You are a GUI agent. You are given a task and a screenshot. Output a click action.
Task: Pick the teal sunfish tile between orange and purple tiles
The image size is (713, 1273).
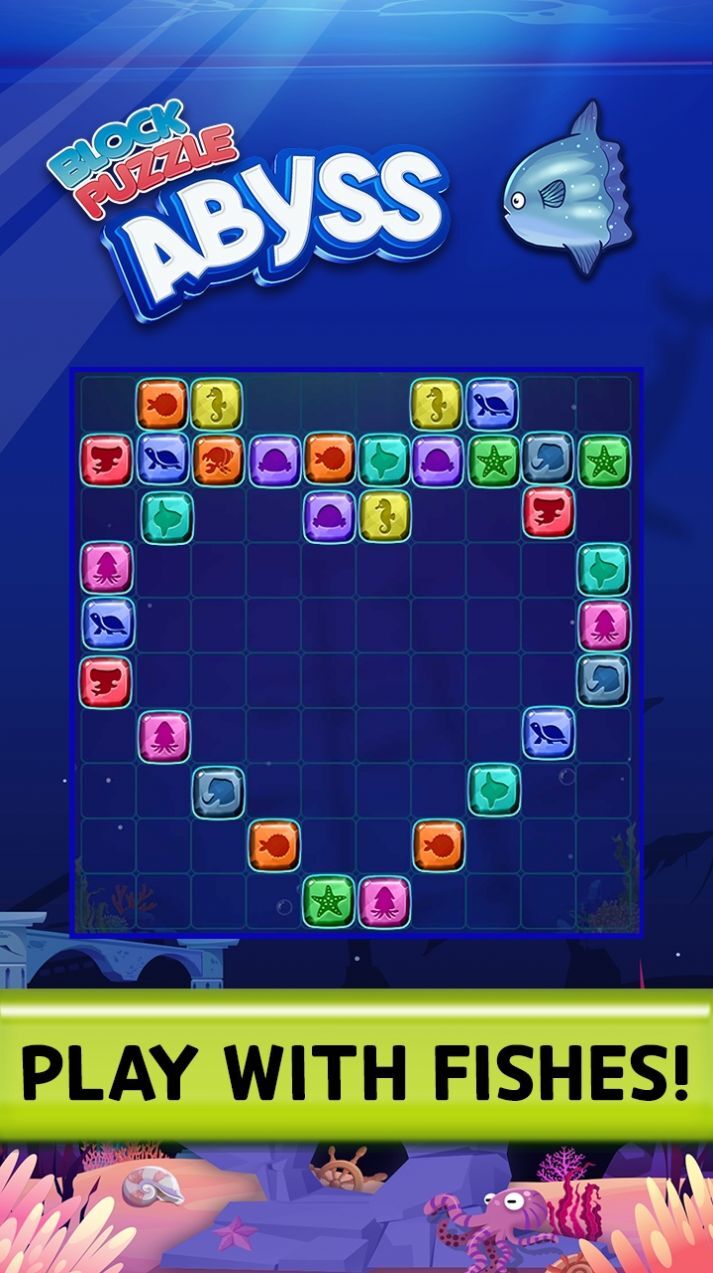pos(384,459)
